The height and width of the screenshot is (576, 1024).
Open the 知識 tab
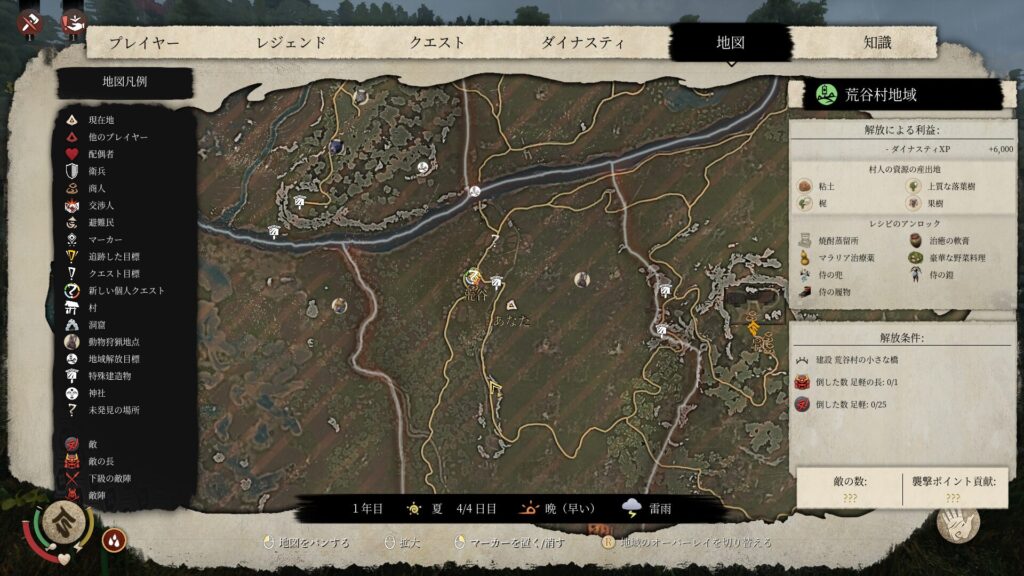(877, 43)
